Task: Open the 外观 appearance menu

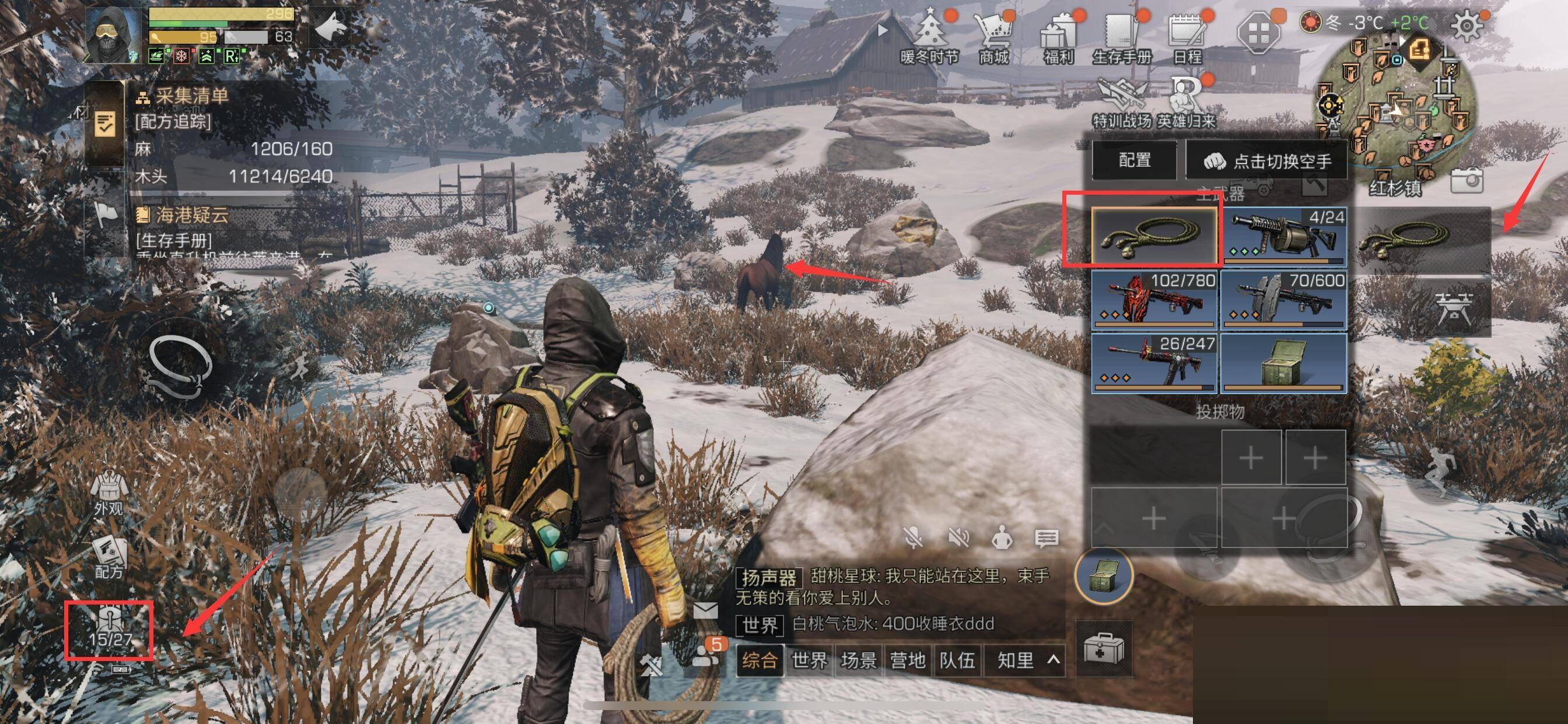Action: (108, 493)
